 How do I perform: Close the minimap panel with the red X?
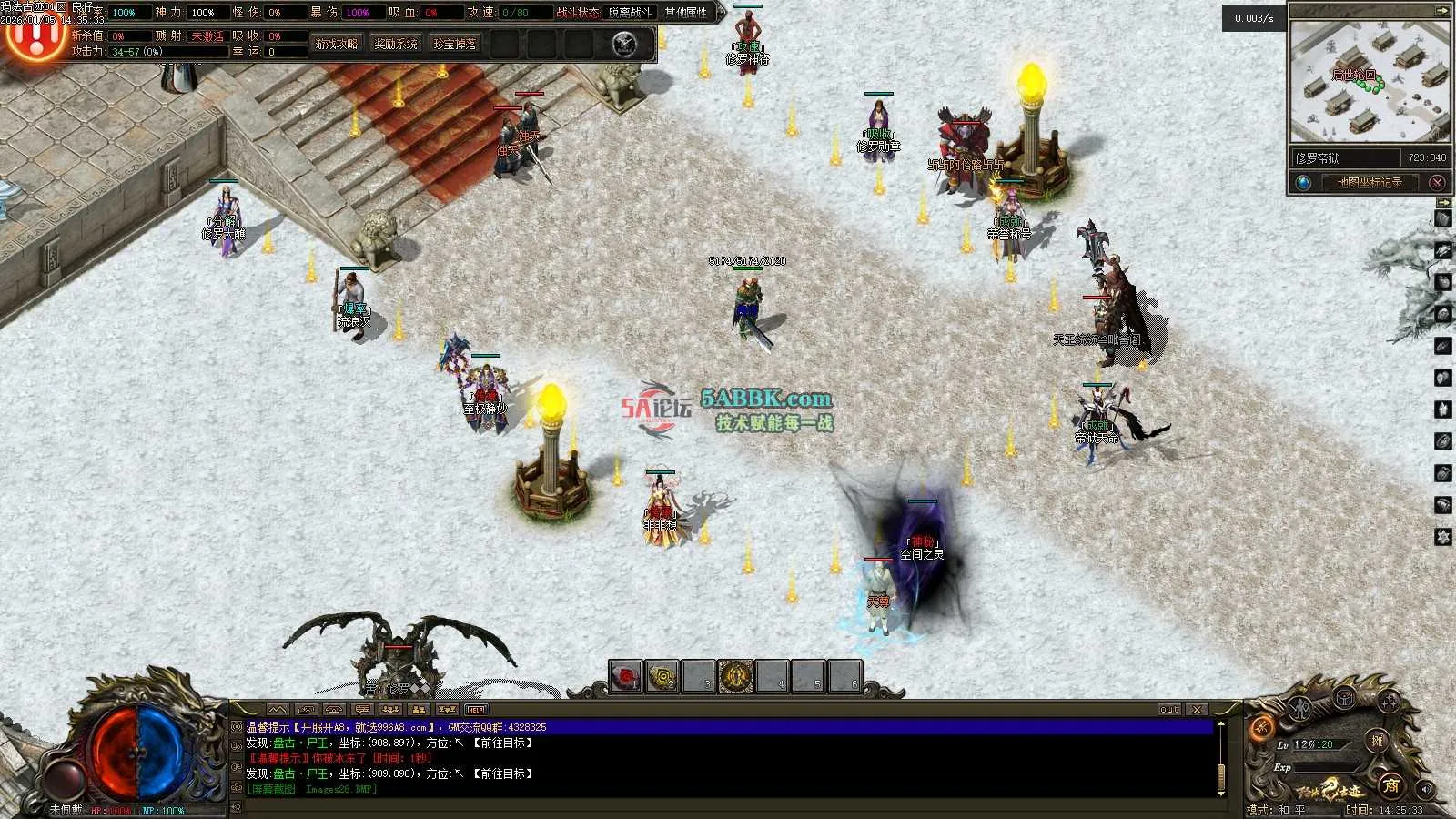1438,182
